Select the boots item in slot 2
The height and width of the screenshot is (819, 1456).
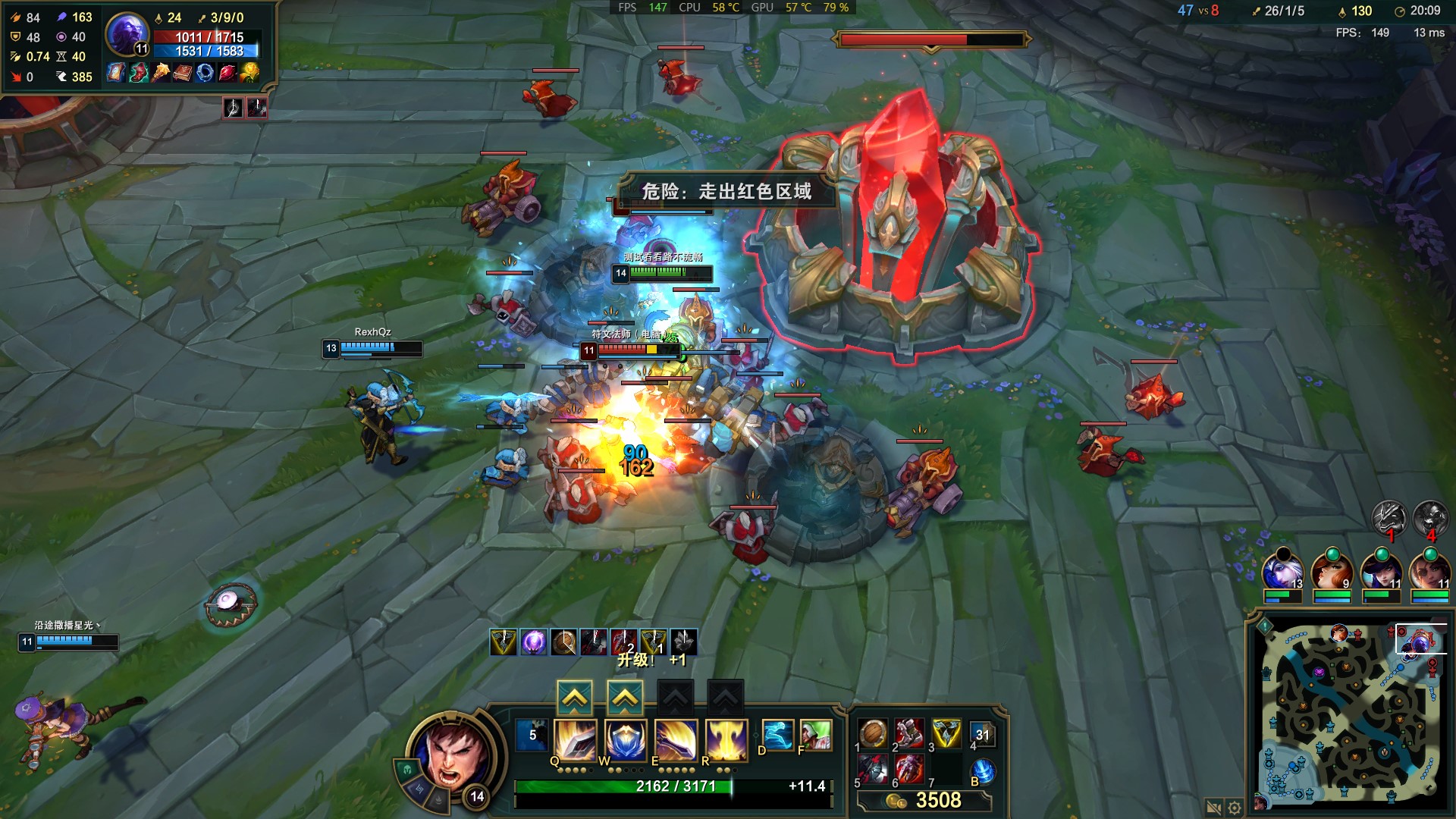(909, 733)
